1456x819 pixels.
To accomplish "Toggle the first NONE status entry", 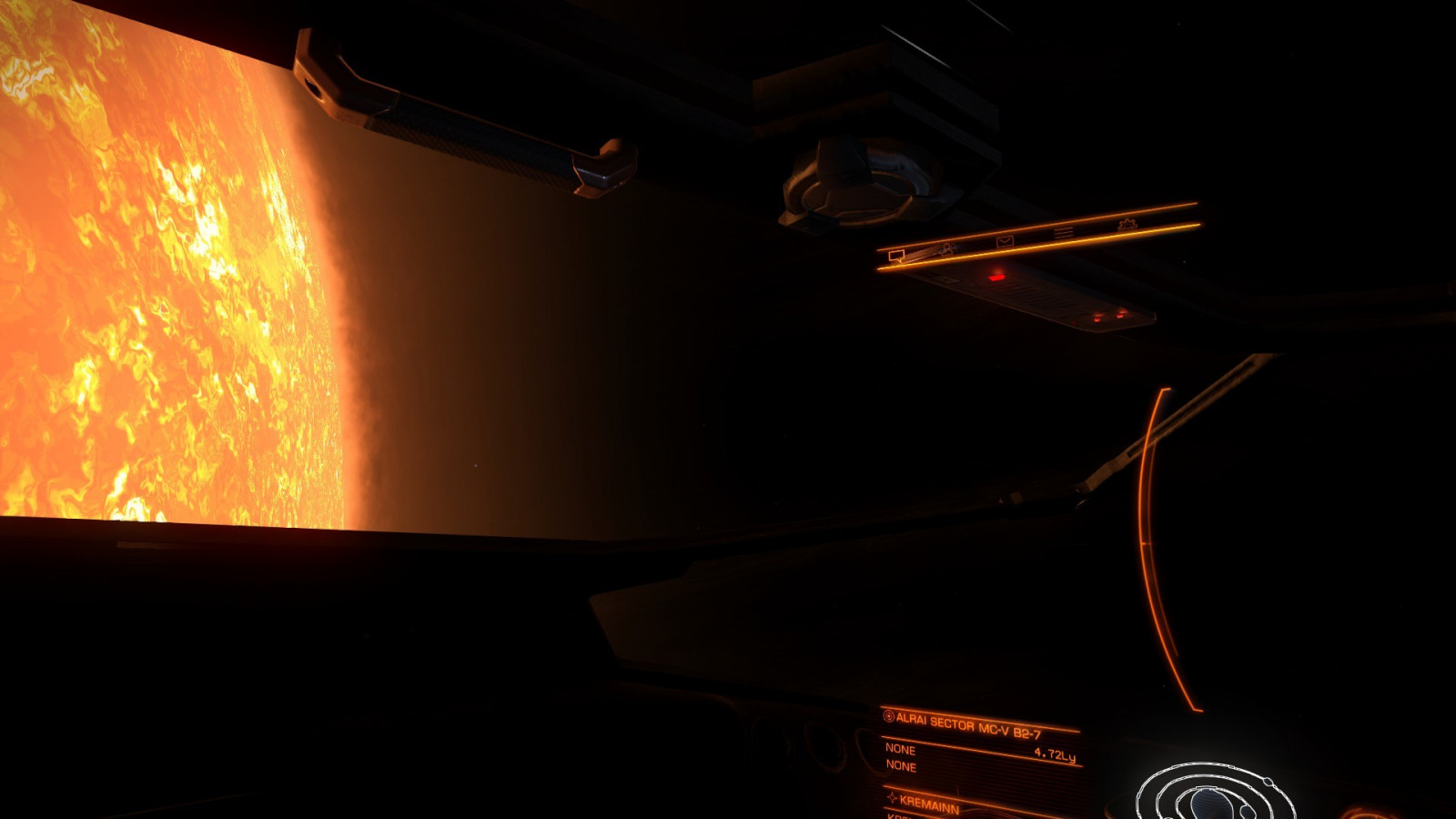I will pos(901,750).
